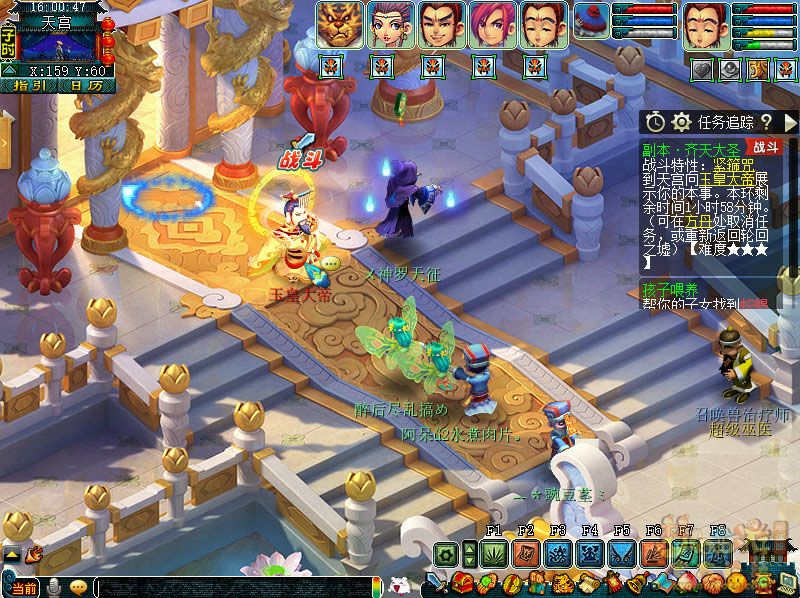Select the tiger-faced party member portrait
The width and height of the screenshot is (800, 598).
pos(340,25)
